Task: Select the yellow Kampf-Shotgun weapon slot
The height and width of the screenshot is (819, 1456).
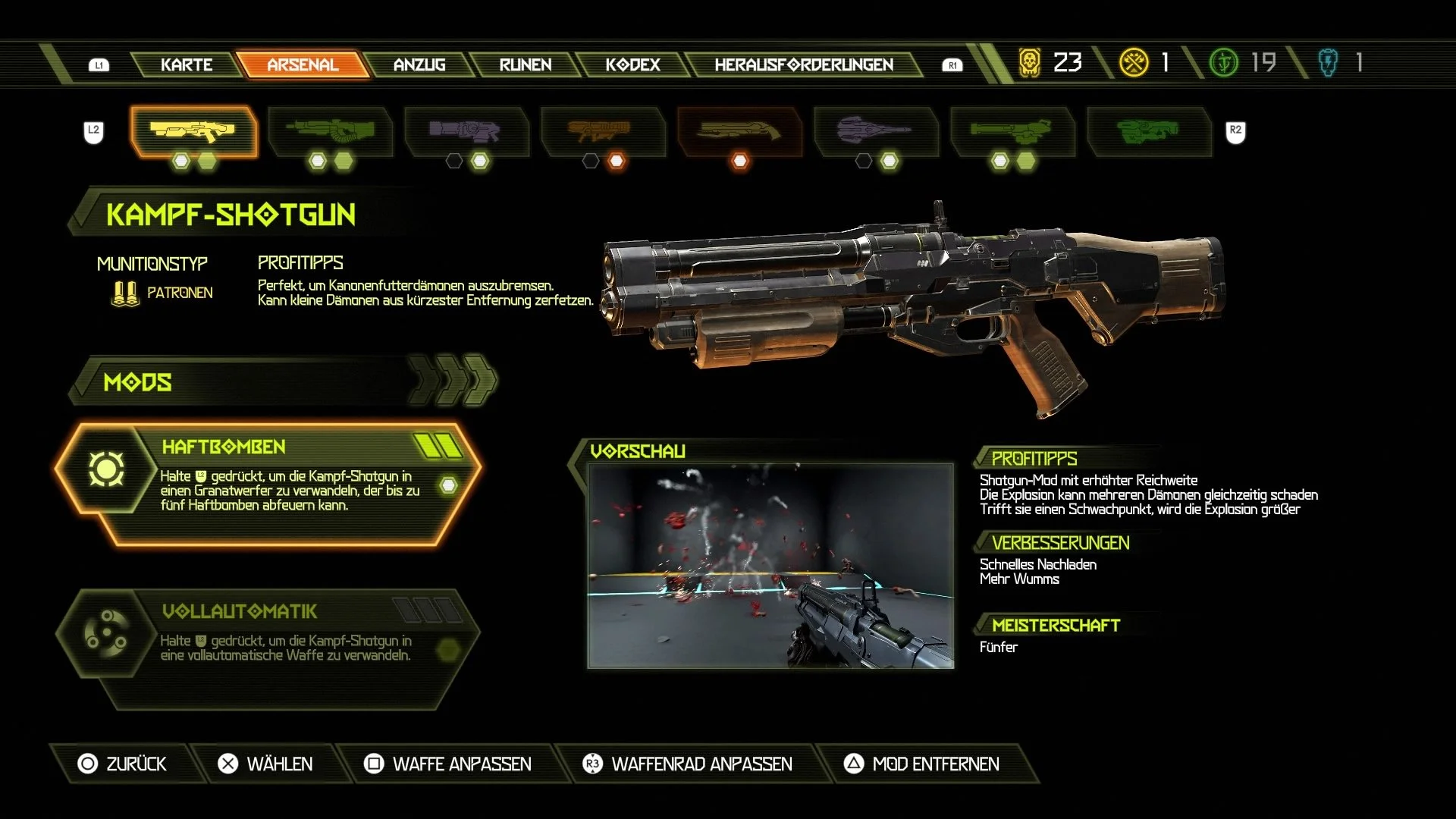Action: point(193,132)
